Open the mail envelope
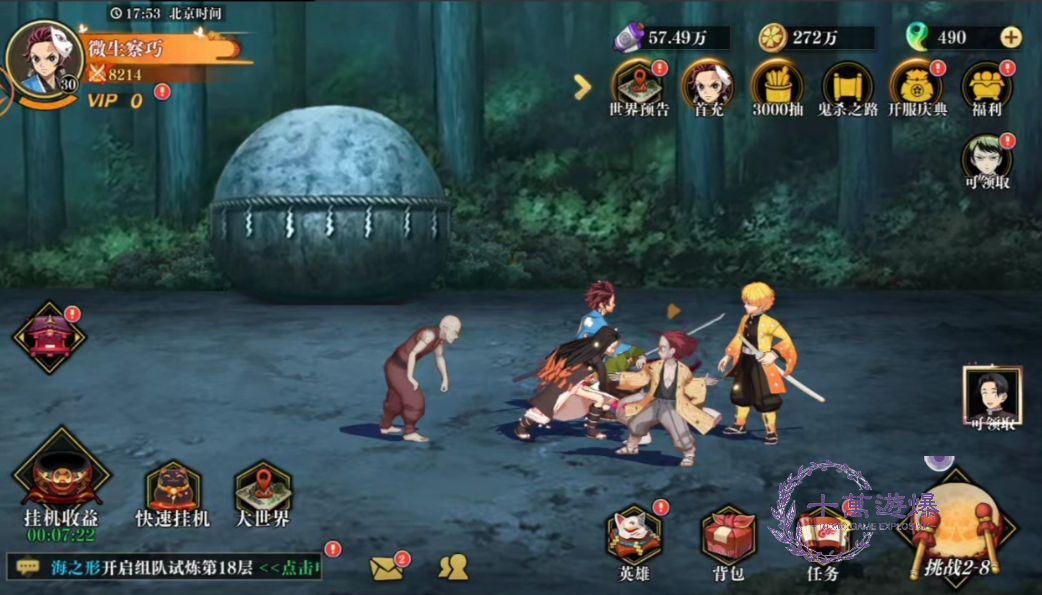The image size is (1042, 595). 387,568
